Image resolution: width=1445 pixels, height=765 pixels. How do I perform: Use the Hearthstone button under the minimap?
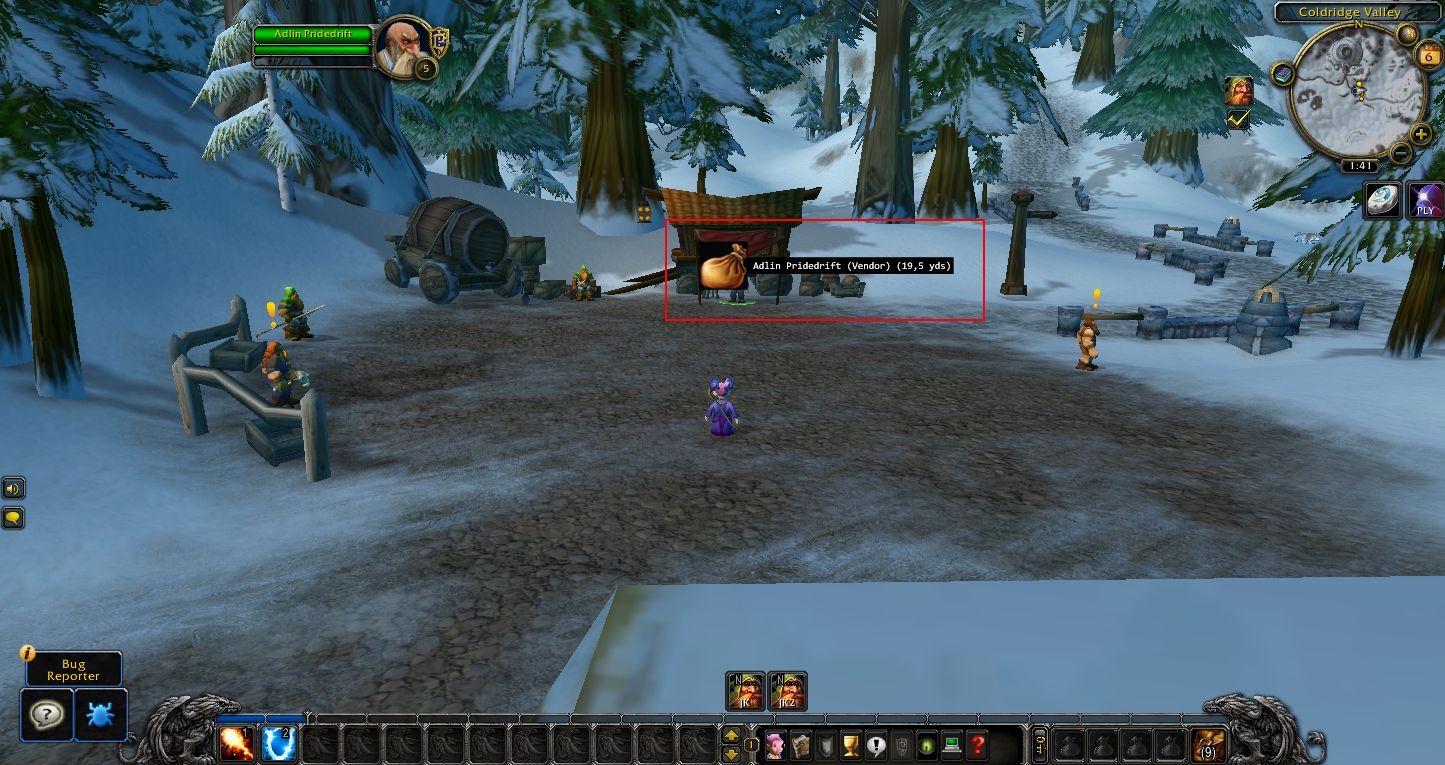[1383, 201]
